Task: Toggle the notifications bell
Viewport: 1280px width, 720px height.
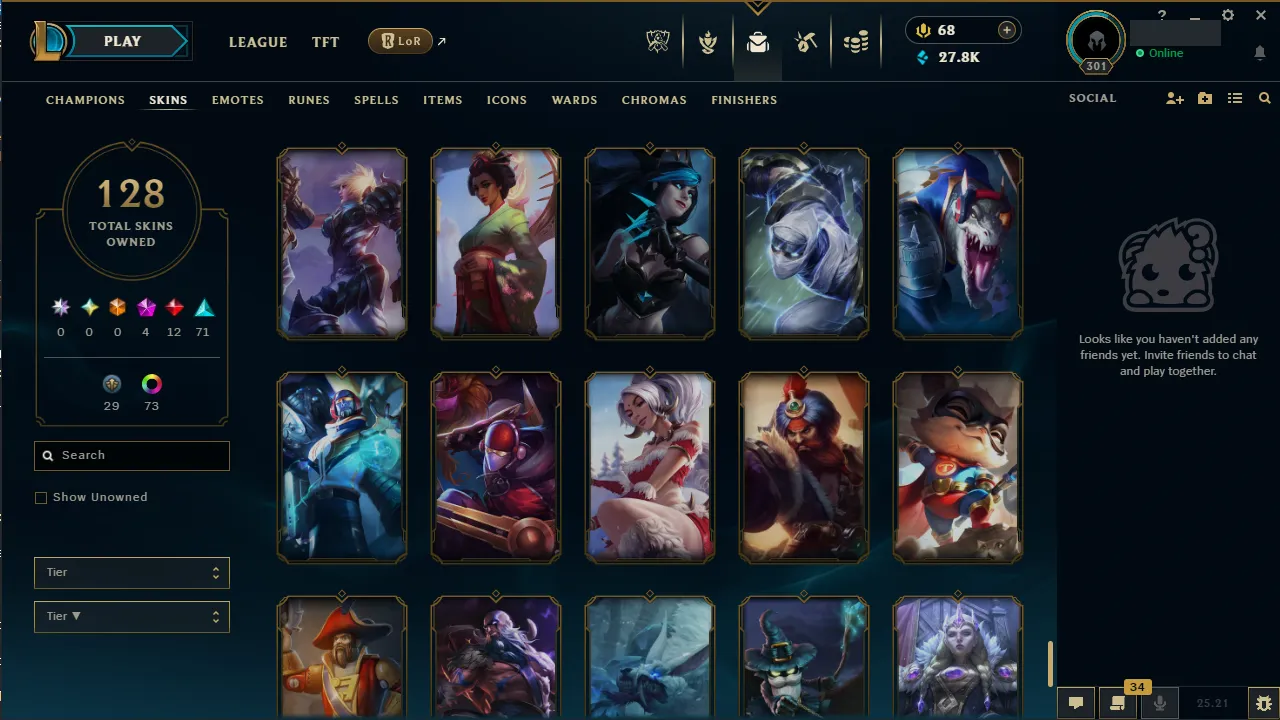Action: point(1258,53)
